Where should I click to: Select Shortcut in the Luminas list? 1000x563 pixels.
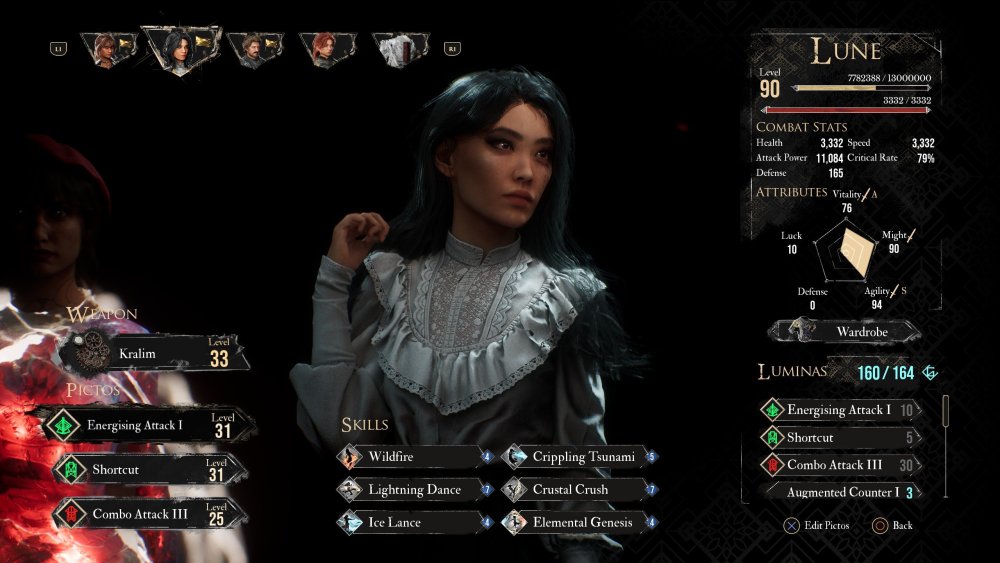point(840,438)
